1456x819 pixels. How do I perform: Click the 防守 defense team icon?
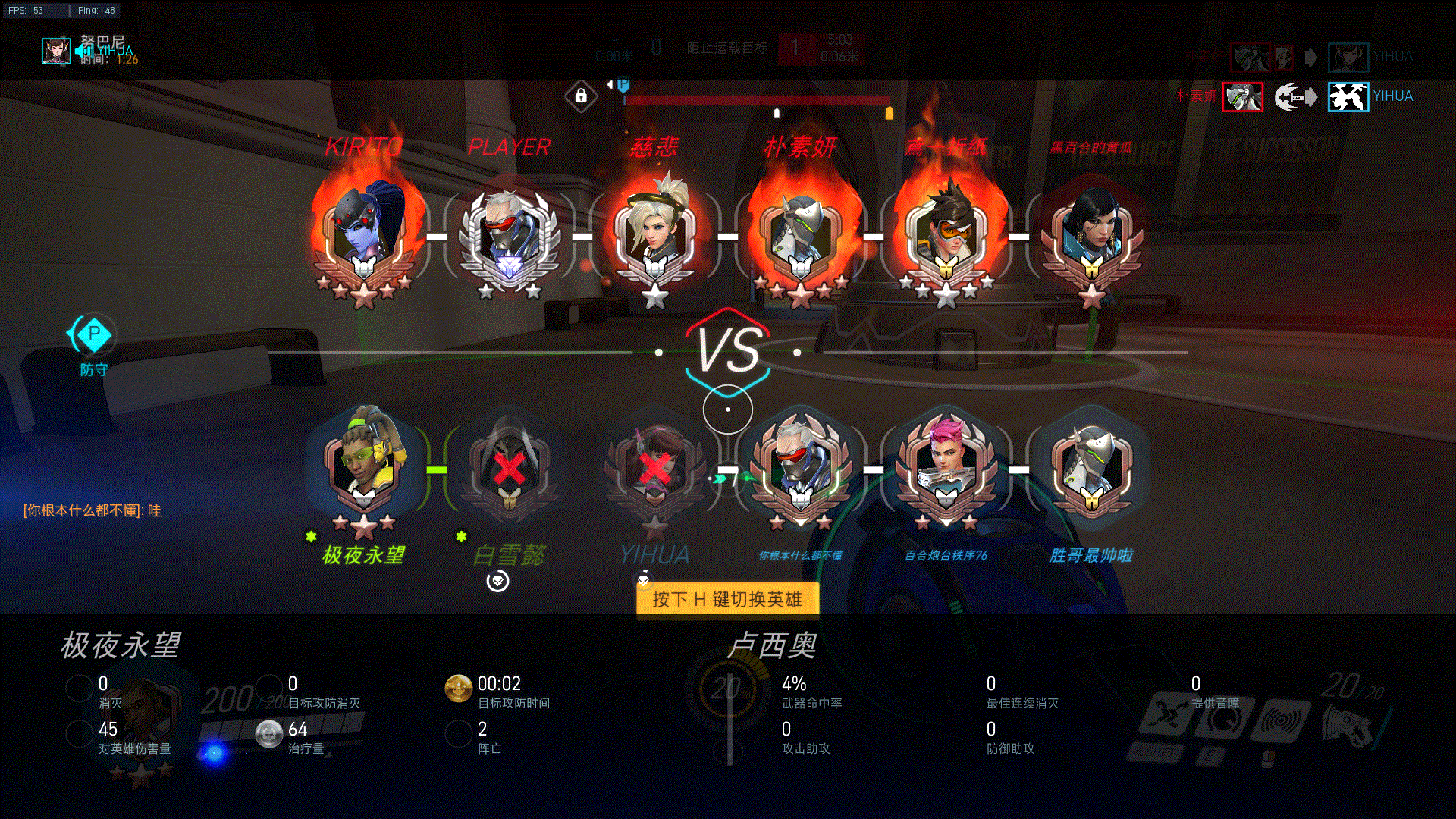[x=94, y=334]
